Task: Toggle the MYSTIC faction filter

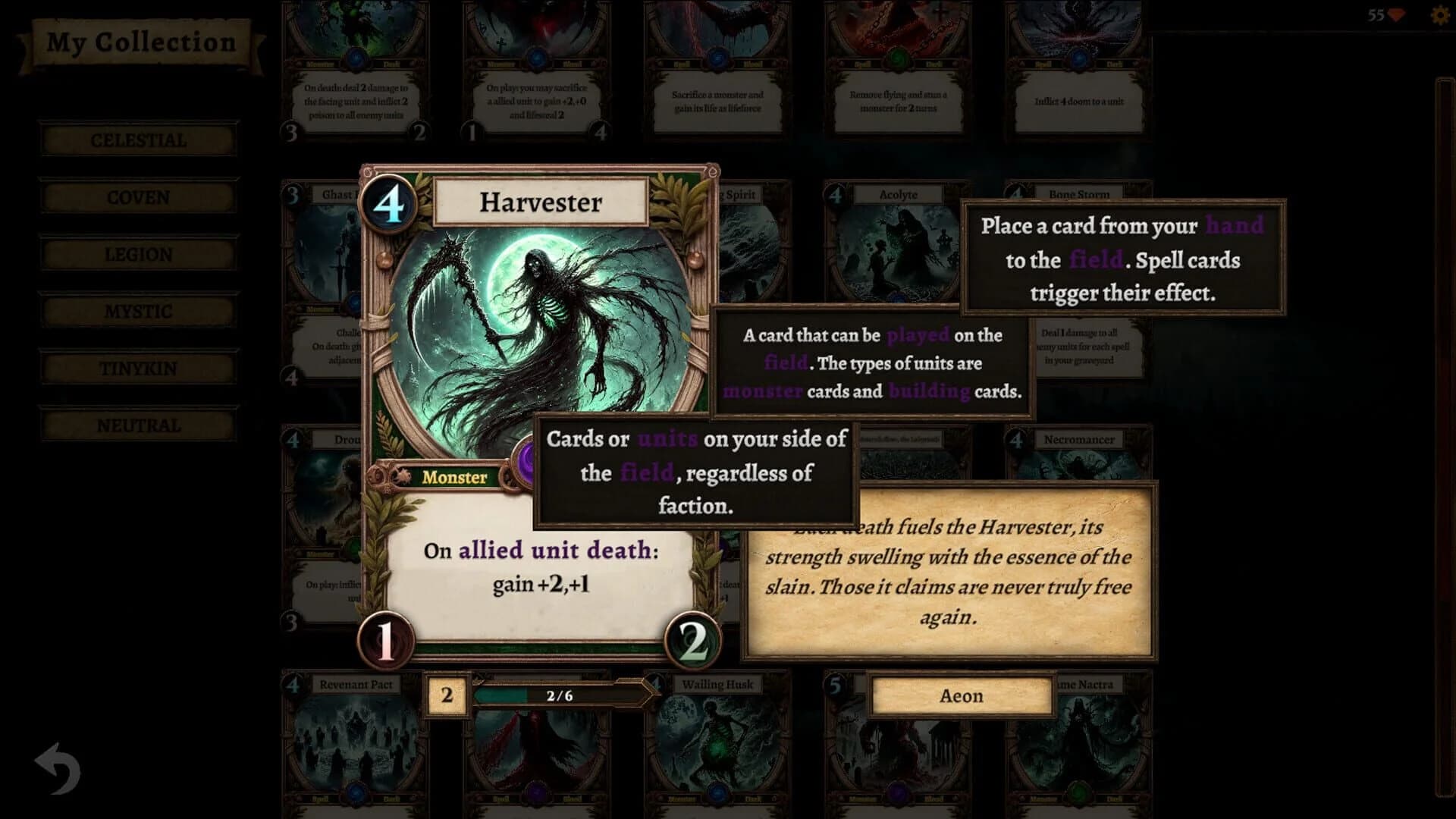Action: (137, 311)
